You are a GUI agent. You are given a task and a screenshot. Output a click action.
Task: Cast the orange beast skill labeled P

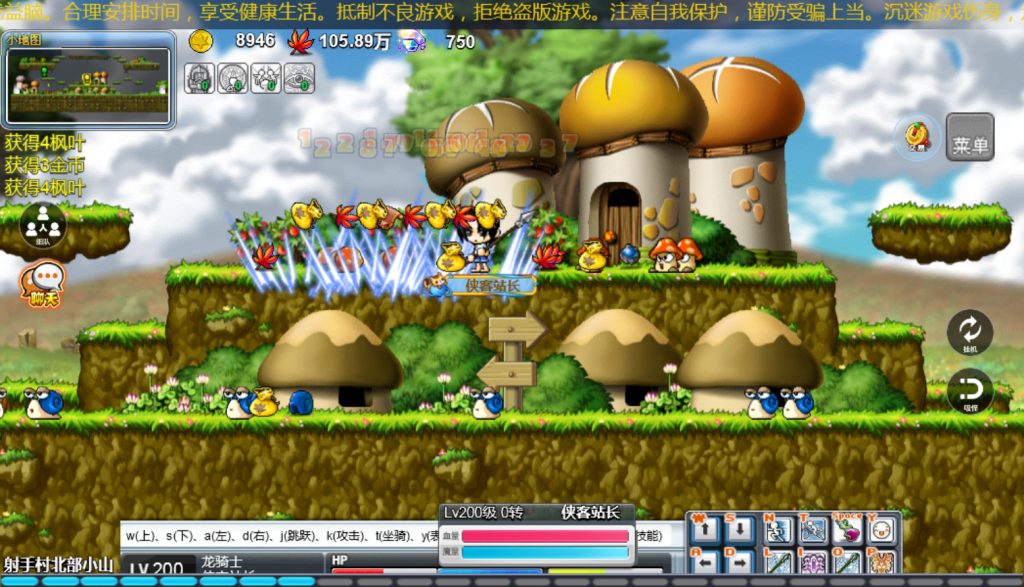coord(881,563)
